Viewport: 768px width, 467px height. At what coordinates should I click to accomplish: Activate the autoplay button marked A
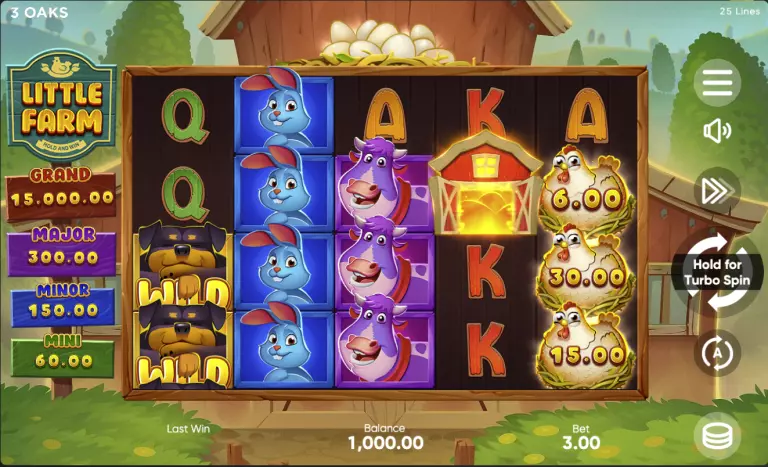[x=717, y=352]
